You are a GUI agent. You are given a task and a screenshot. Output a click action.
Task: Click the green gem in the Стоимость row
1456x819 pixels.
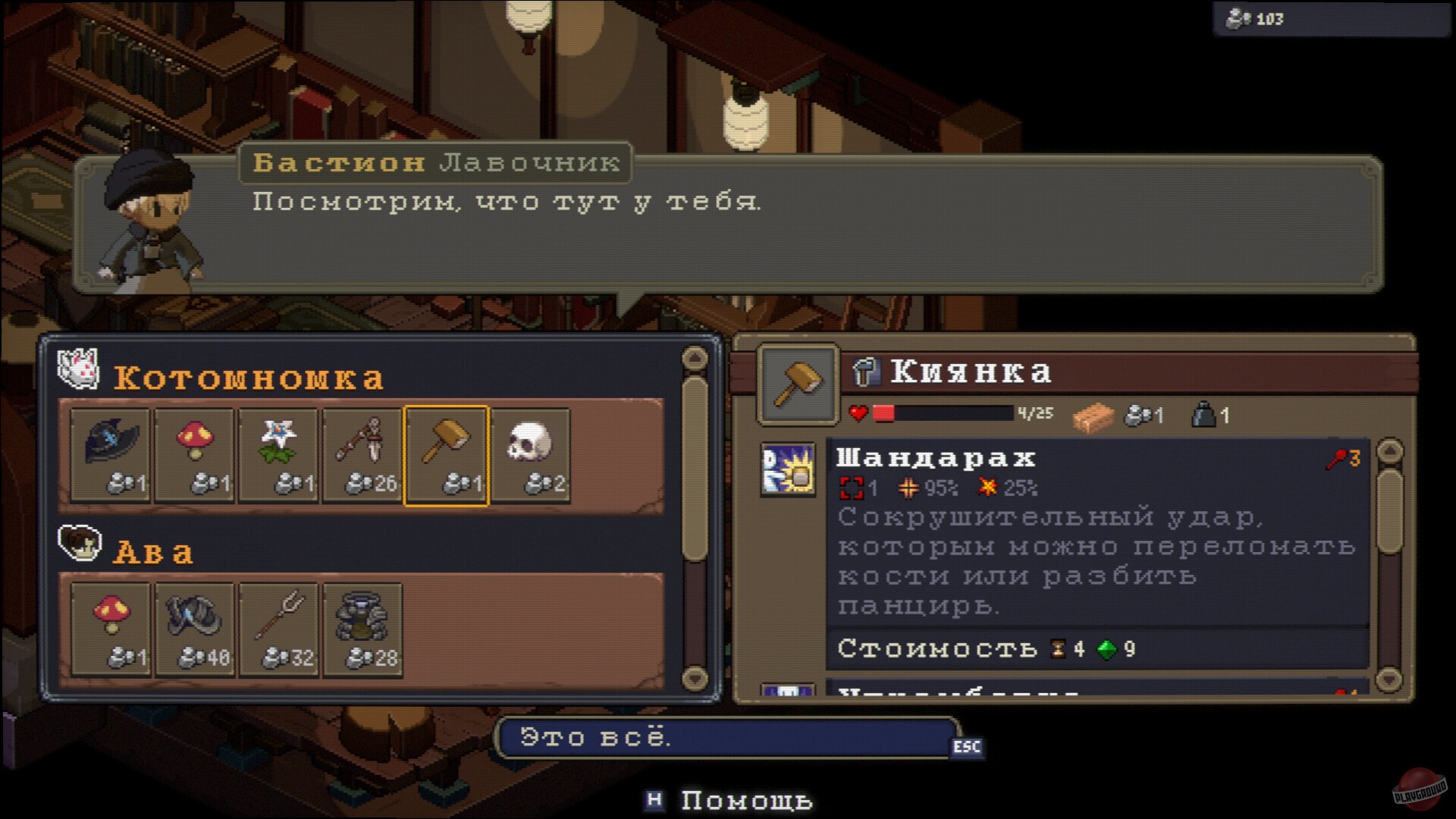pos(1106,649)
